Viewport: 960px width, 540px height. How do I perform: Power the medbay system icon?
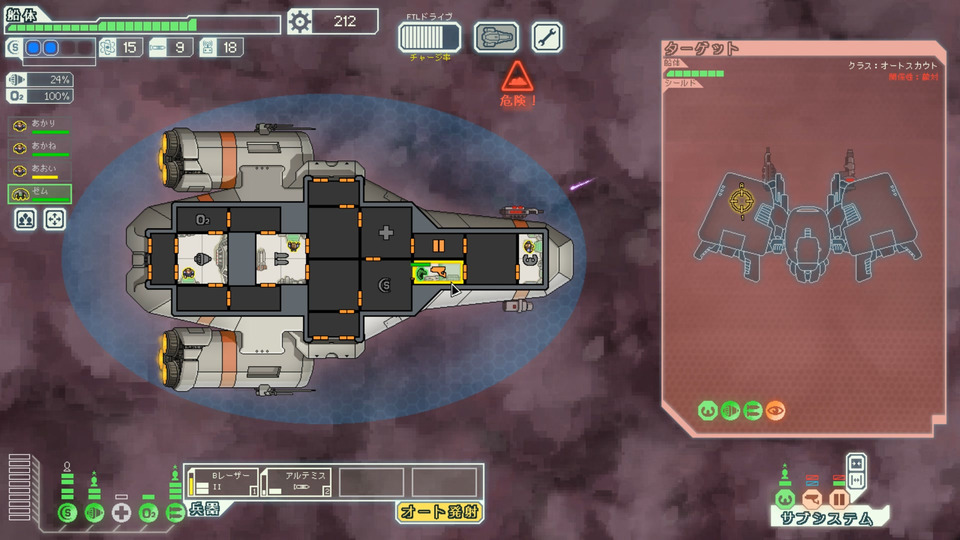click(x=122, y=513)
